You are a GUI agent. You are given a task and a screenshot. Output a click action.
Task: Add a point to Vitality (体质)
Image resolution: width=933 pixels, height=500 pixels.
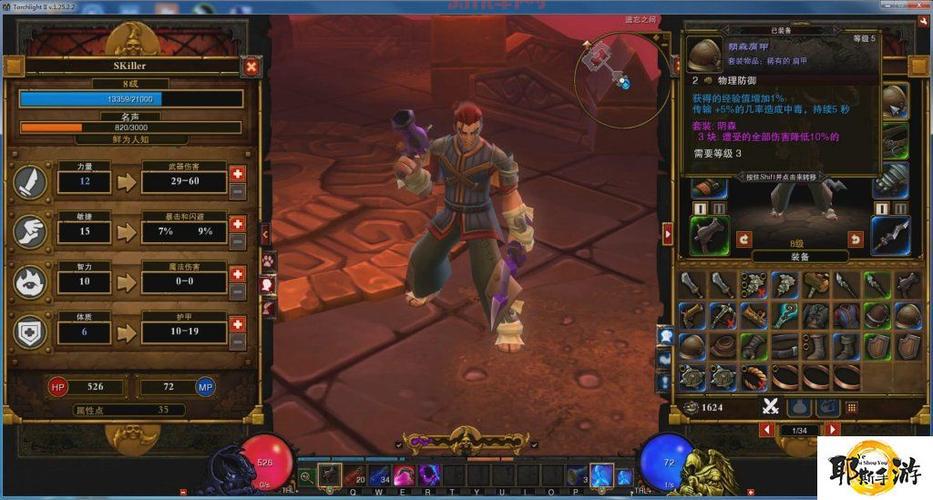coord(237,324)
